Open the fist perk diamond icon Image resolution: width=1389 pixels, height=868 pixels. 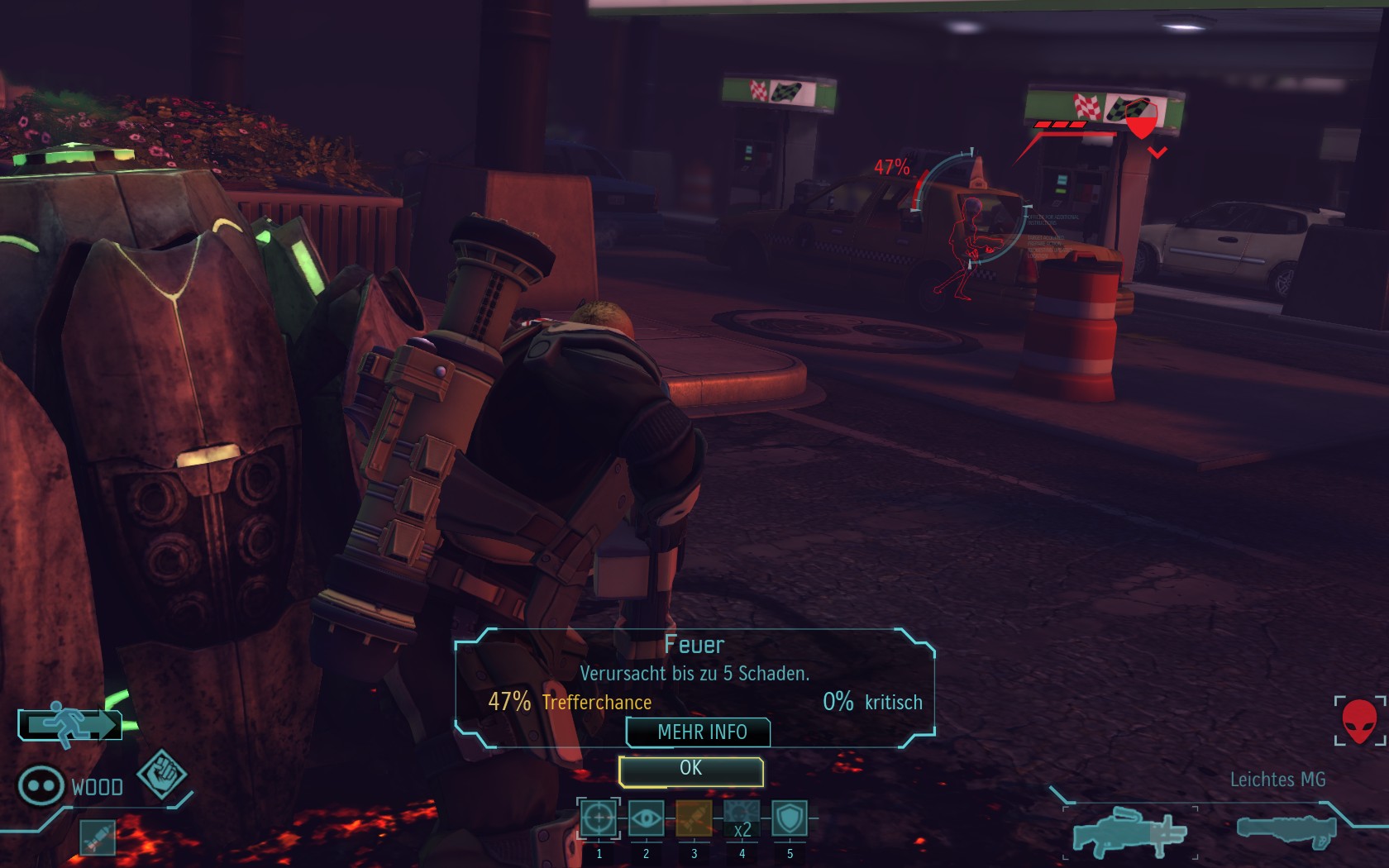pos(161,774)
